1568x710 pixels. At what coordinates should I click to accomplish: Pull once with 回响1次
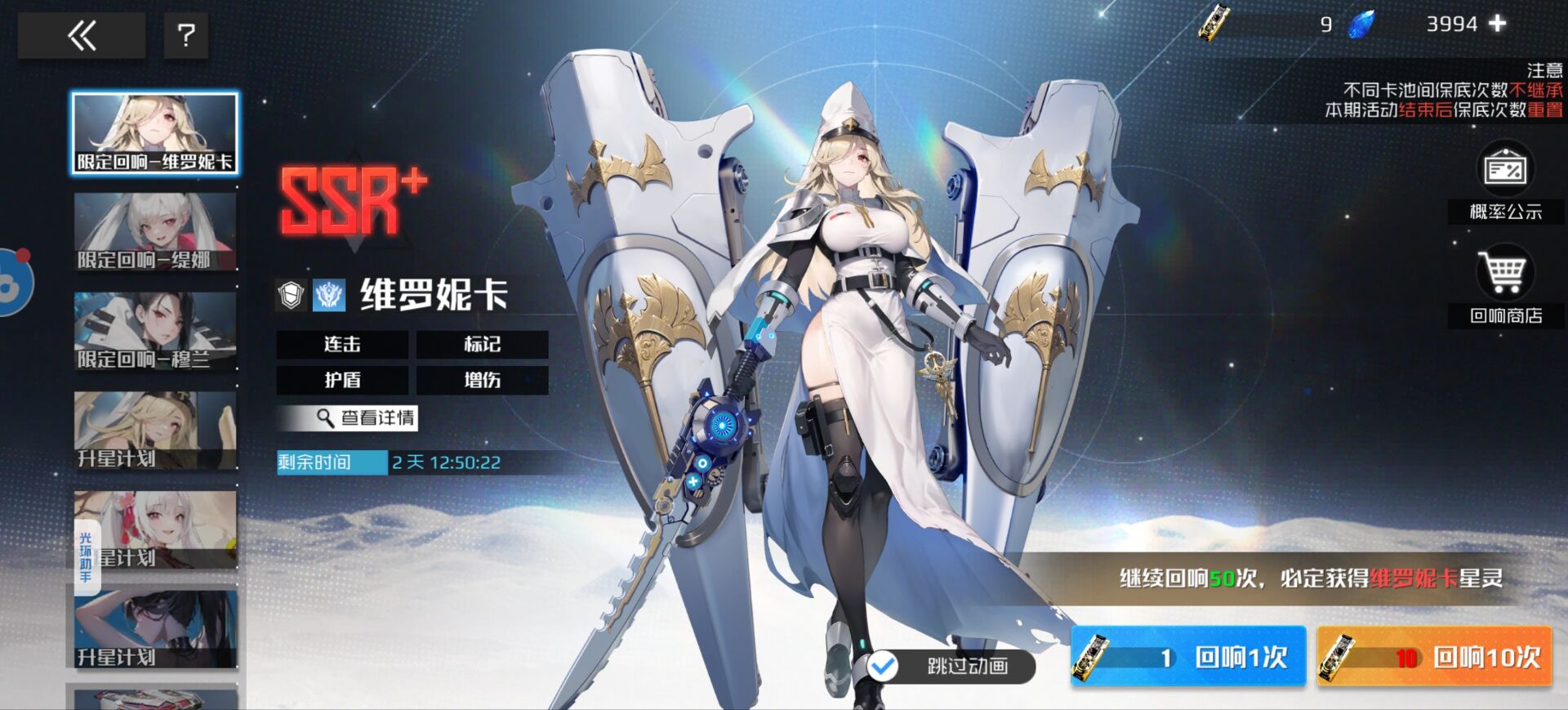click(x=1188, y=657)
